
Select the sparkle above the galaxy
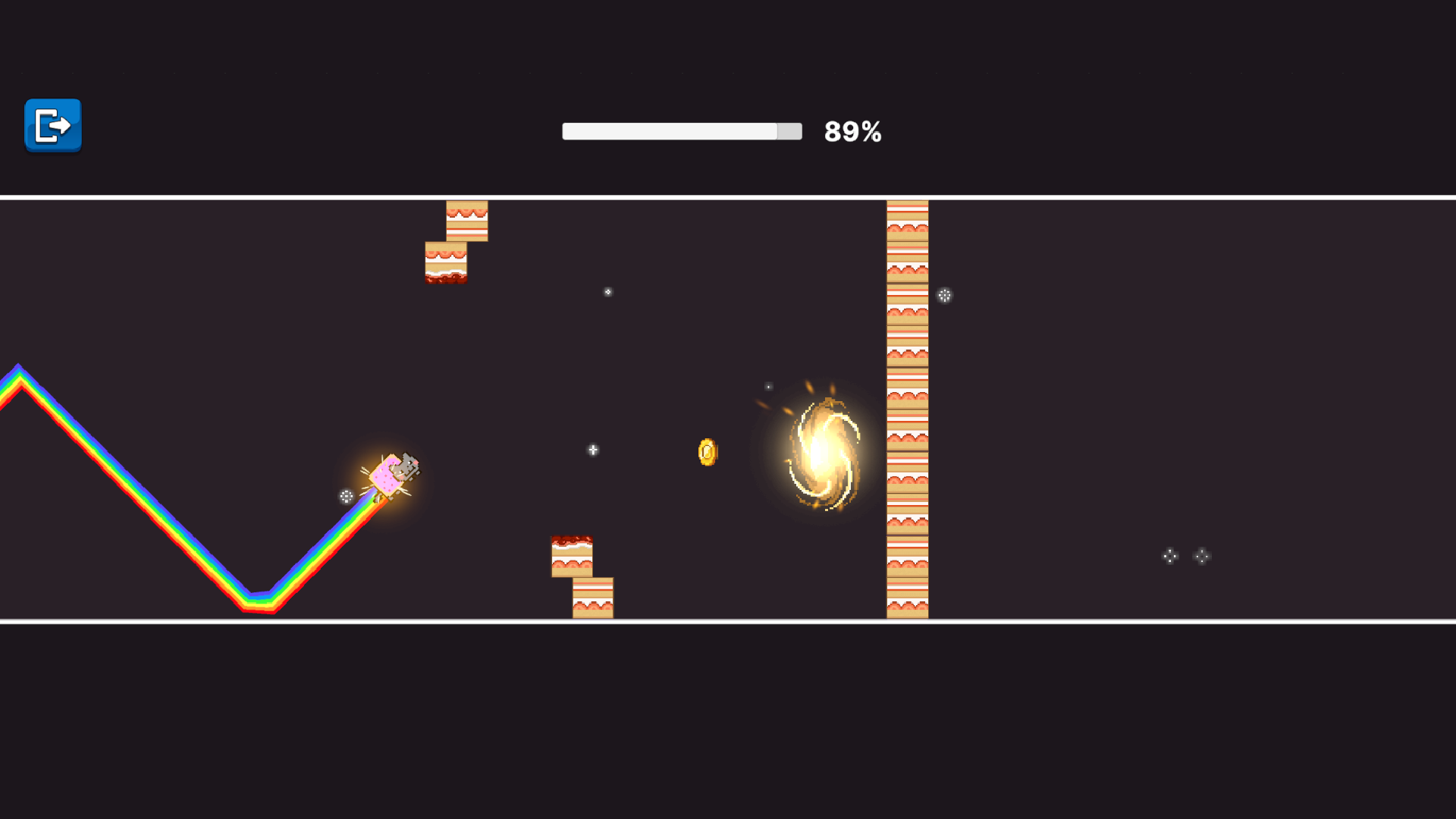[x=768, y=385]
